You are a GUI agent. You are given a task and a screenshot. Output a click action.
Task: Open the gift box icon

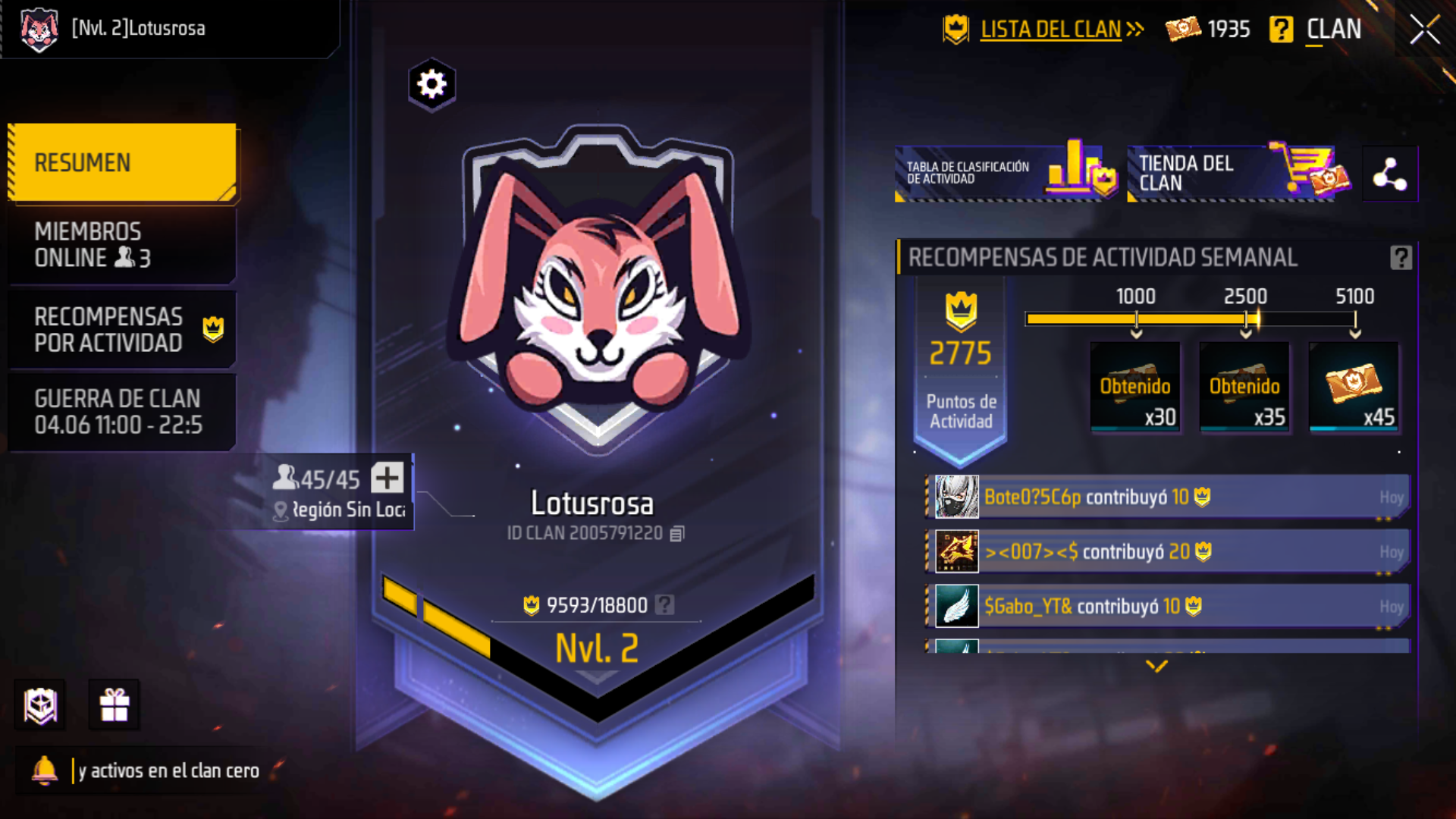click(115, 705)
